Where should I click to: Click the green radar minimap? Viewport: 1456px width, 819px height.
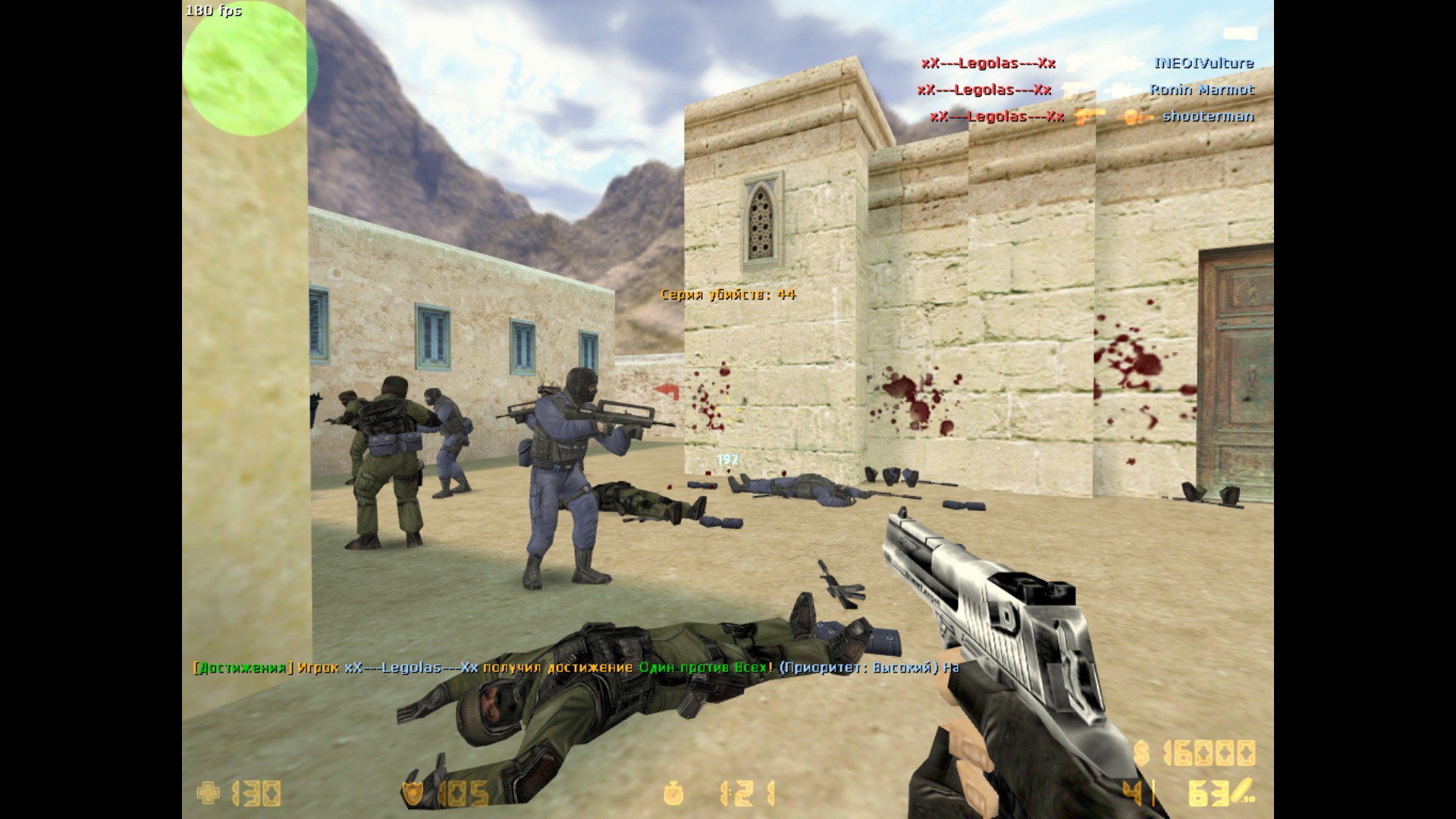[x=249, y=70]
